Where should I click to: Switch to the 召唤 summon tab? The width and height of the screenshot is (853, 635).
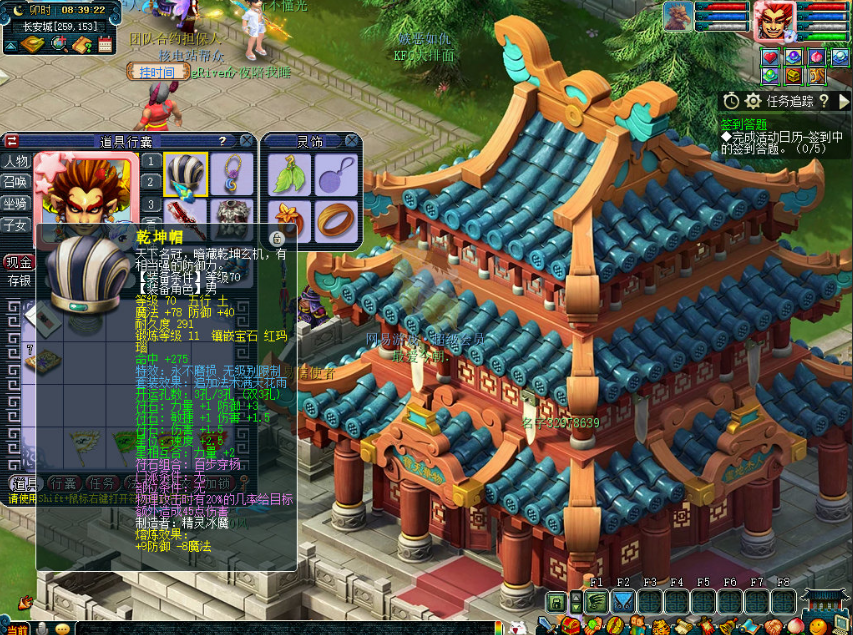(x=15, y=183)
